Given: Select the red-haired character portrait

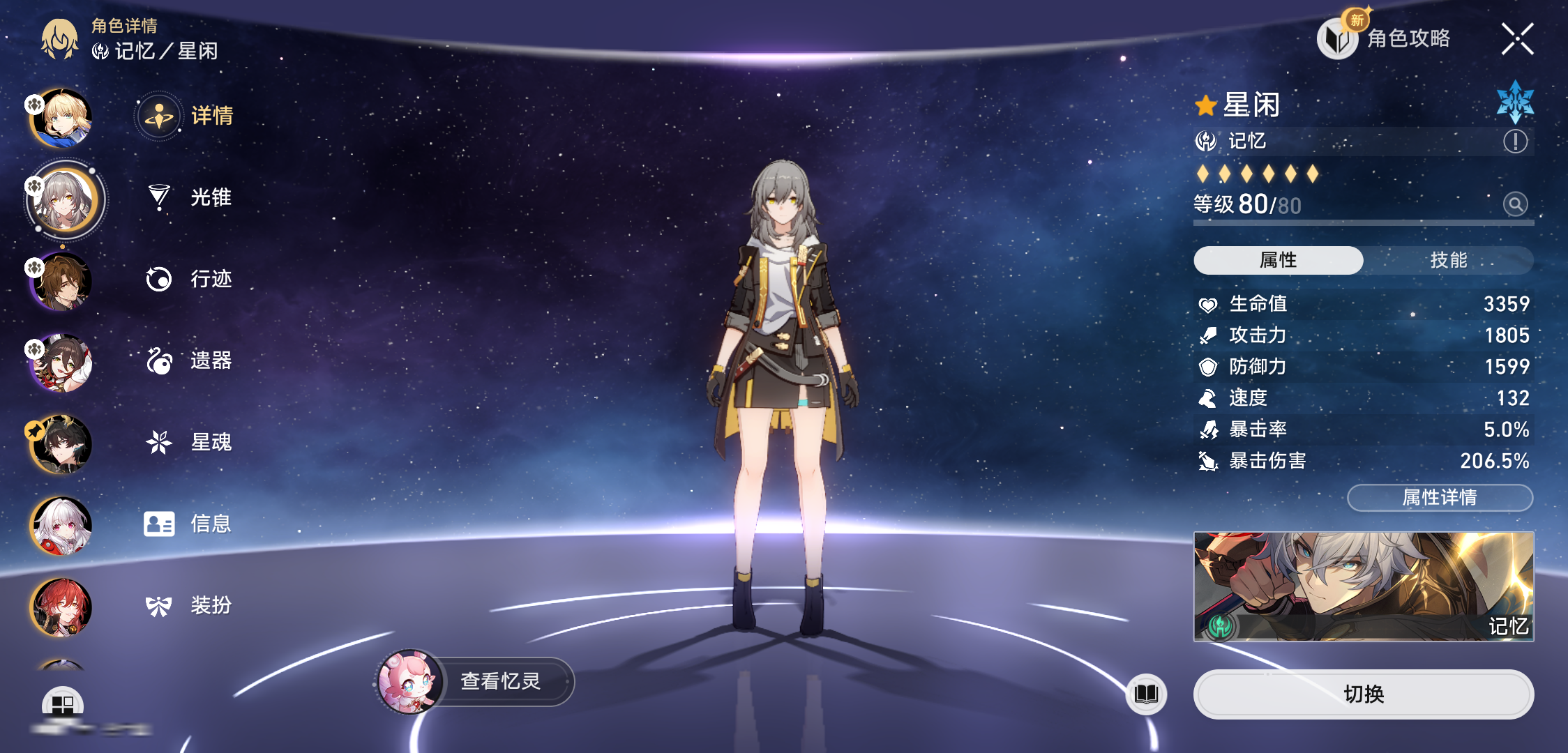Looking at the screenshot, I should coord(61,607).
